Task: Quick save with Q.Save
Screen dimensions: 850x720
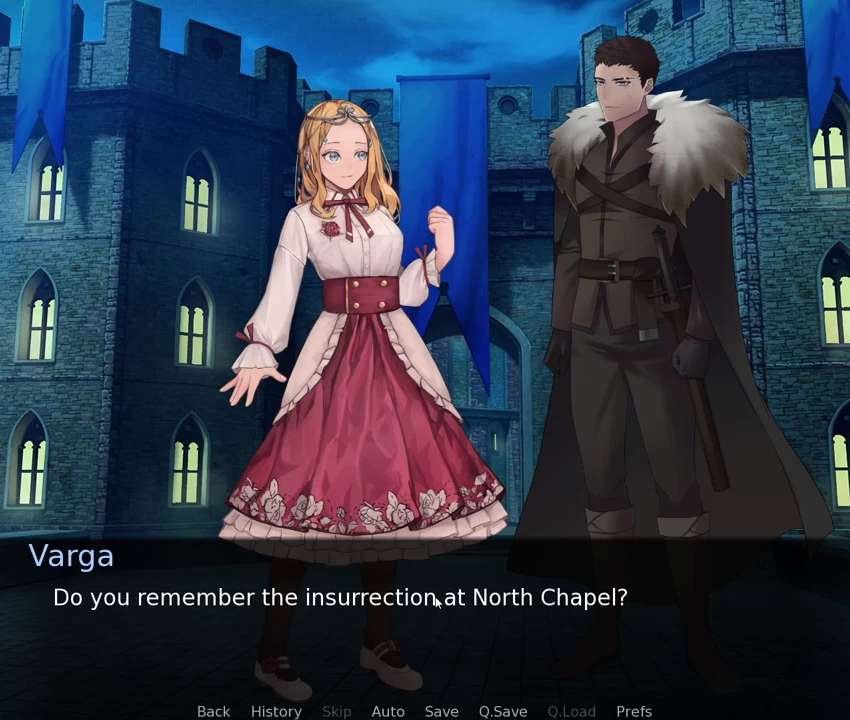Action: click(x=502, y=711)
